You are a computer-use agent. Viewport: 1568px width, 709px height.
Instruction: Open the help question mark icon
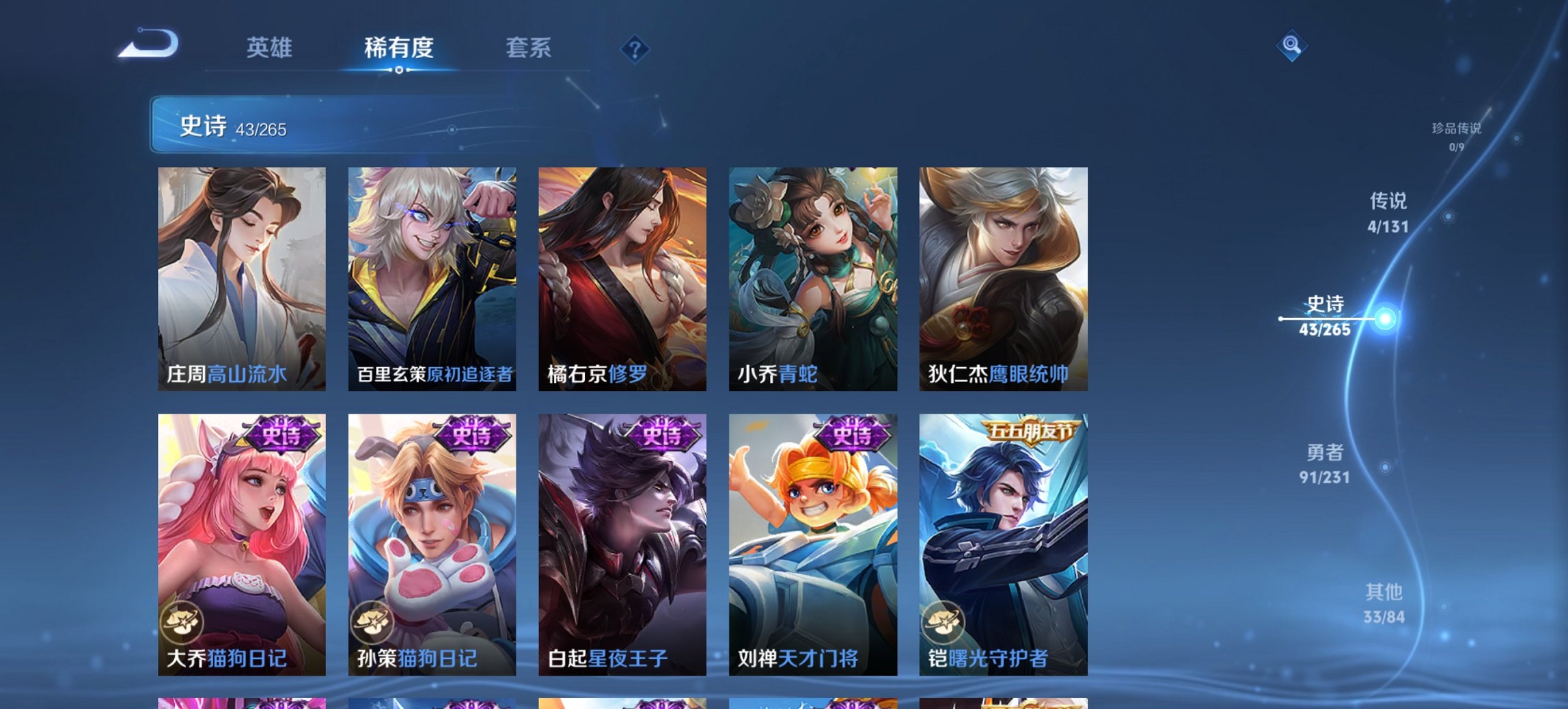point(635,49)
